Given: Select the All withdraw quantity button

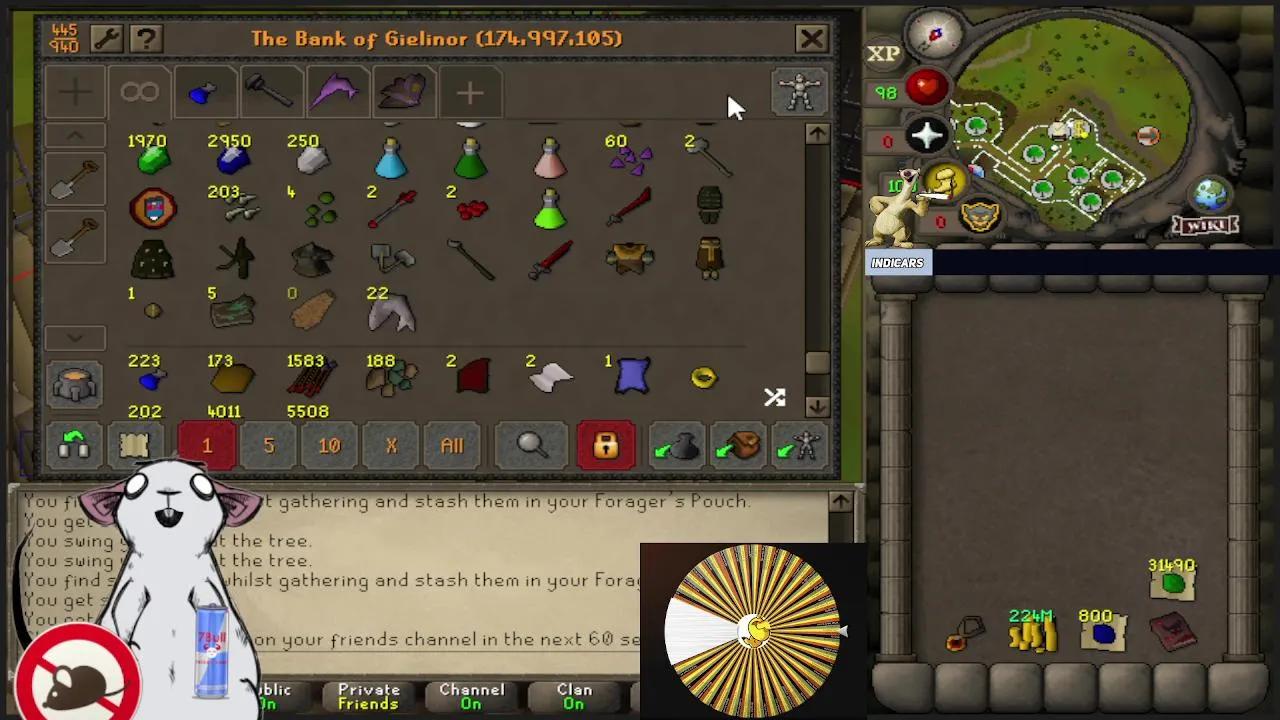Looking at the screenshot, I should 451,446.
